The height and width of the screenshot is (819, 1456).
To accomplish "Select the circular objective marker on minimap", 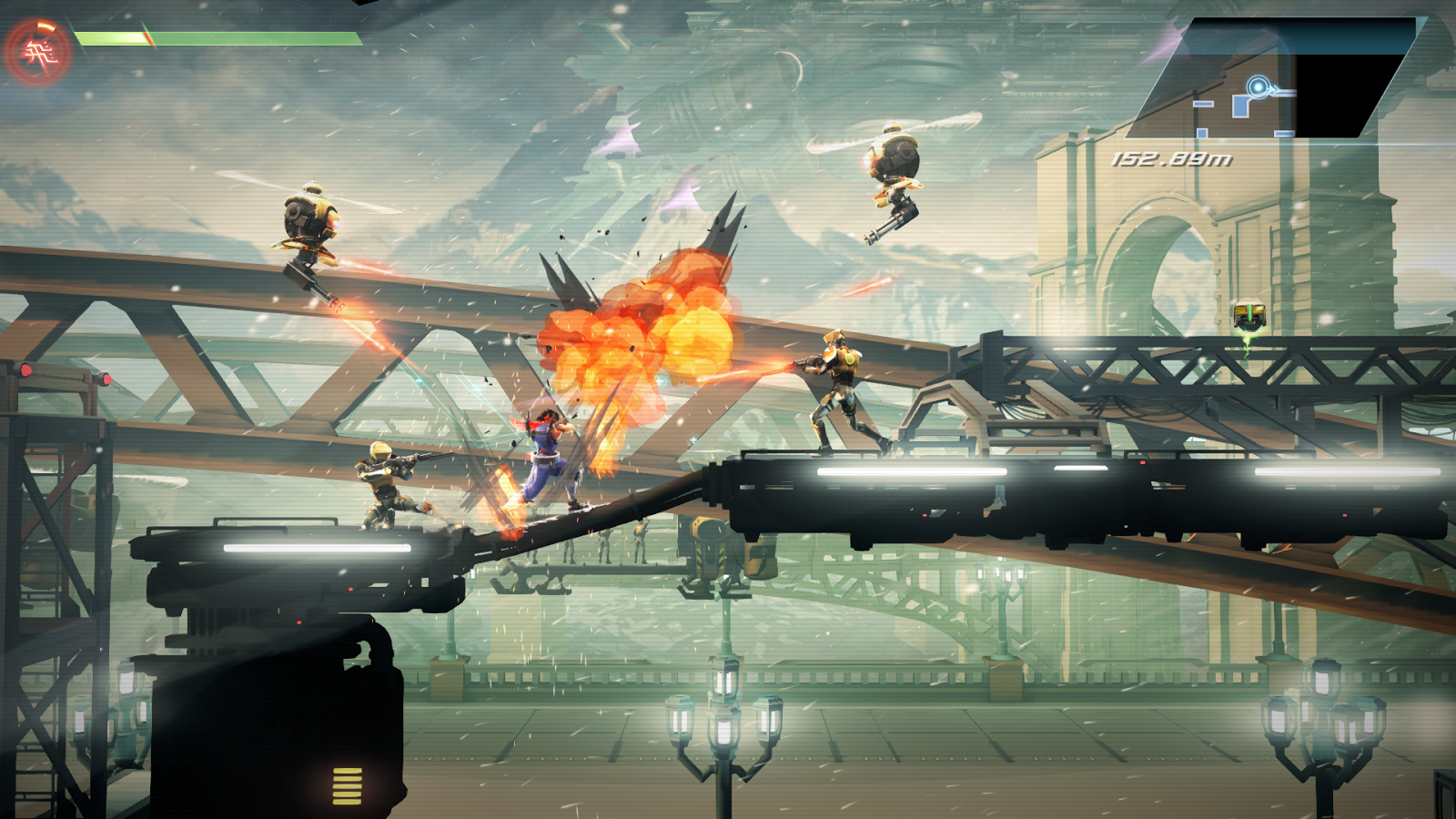I will coord(1258,87).
